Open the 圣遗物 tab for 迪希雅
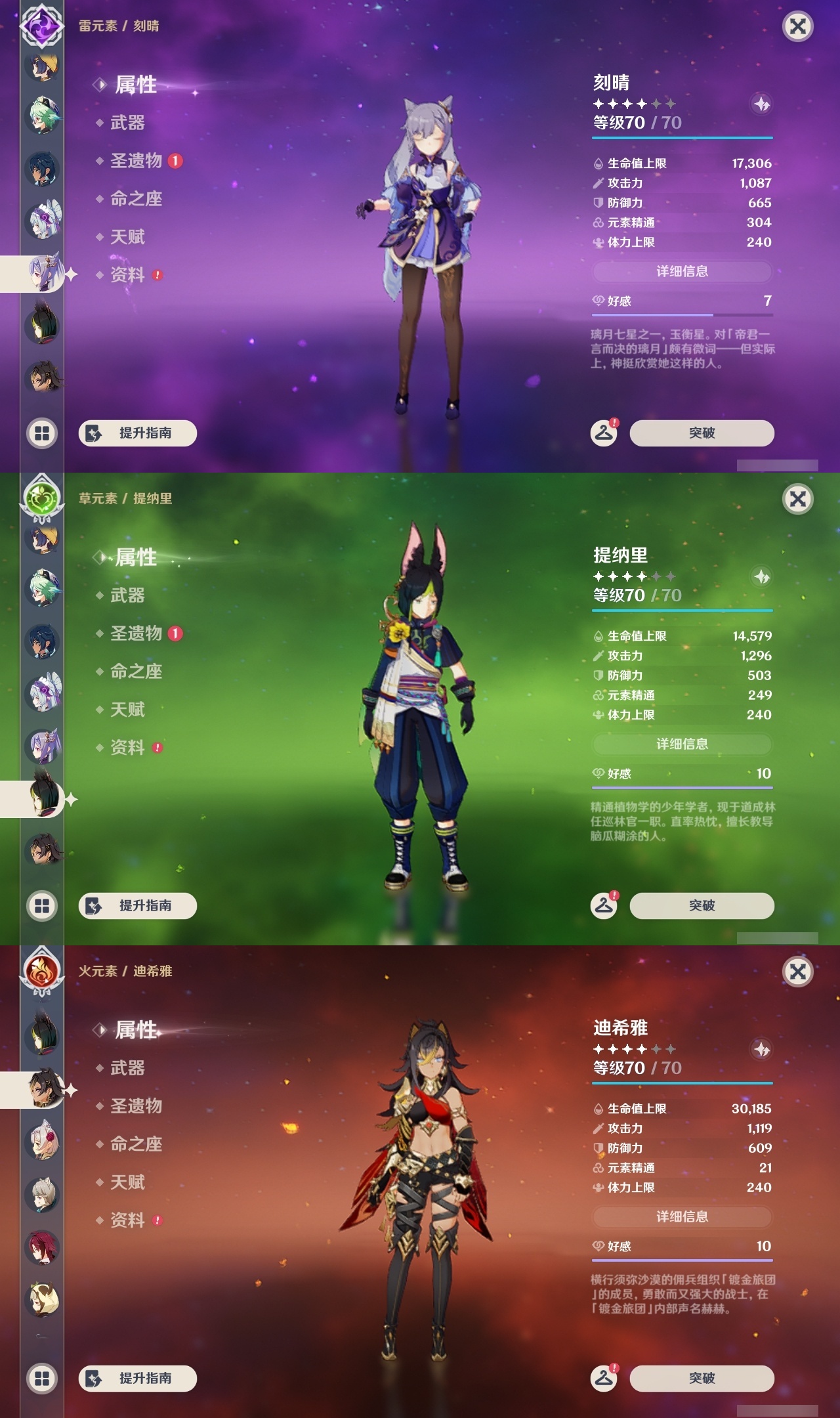The image size is (840, 1418). click(136, 1106)
